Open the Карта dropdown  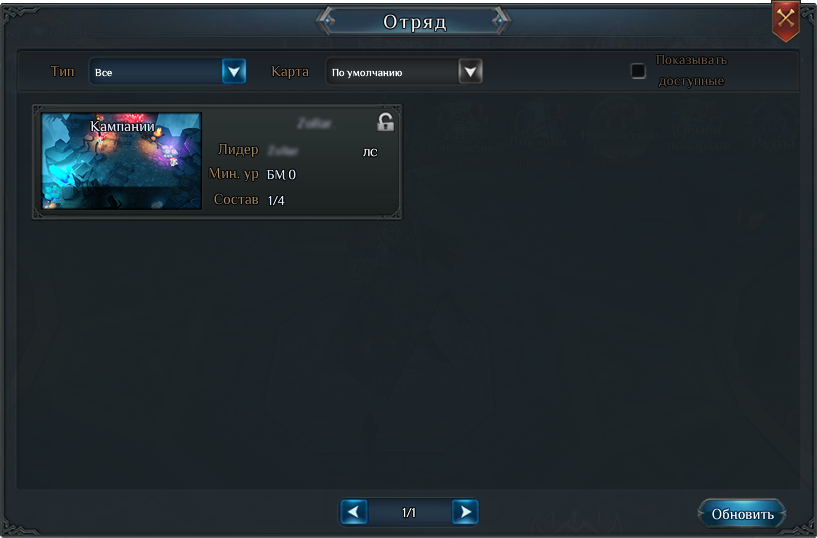pos(470,72)
